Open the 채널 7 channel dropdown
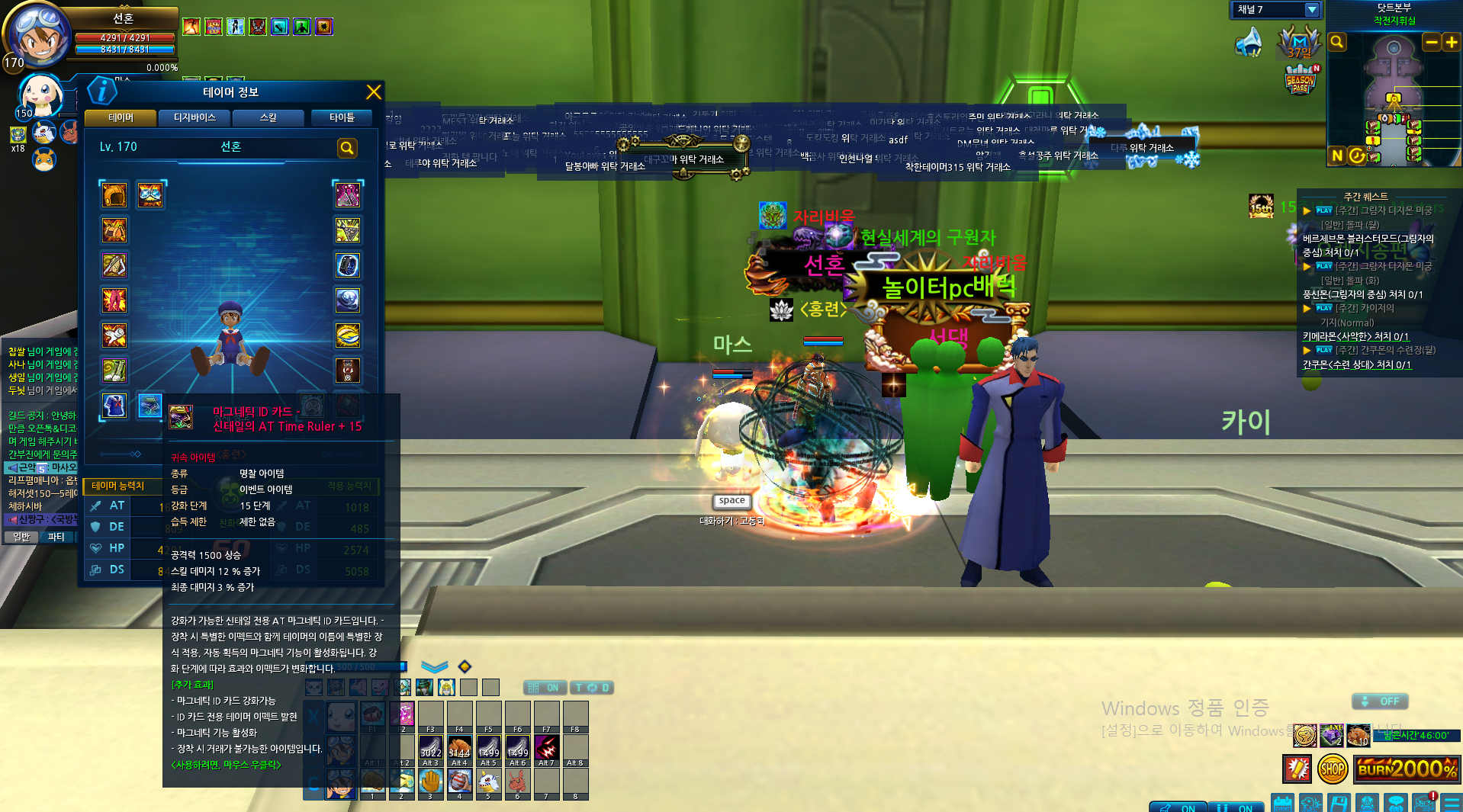The height and width of the screenshot is (812, 1463). point(1312,10)
